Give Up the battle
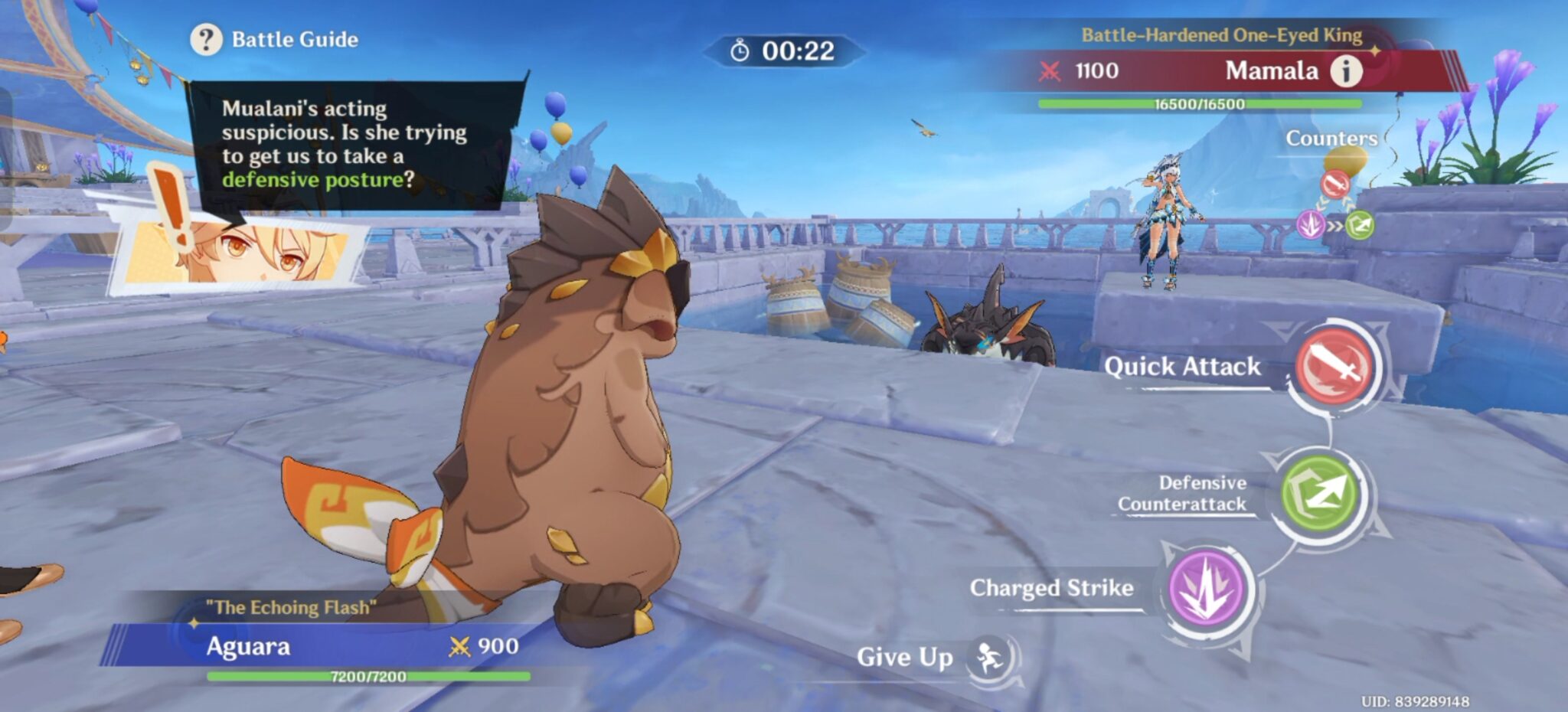1568x712 pixels. tap(988, 657)
